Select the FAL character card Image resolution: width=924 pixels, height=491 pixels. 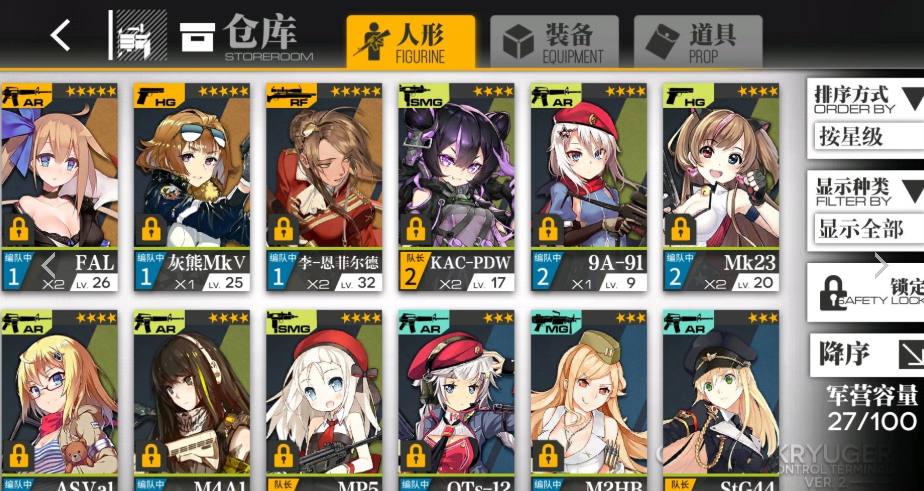click(x=60, y=187)
